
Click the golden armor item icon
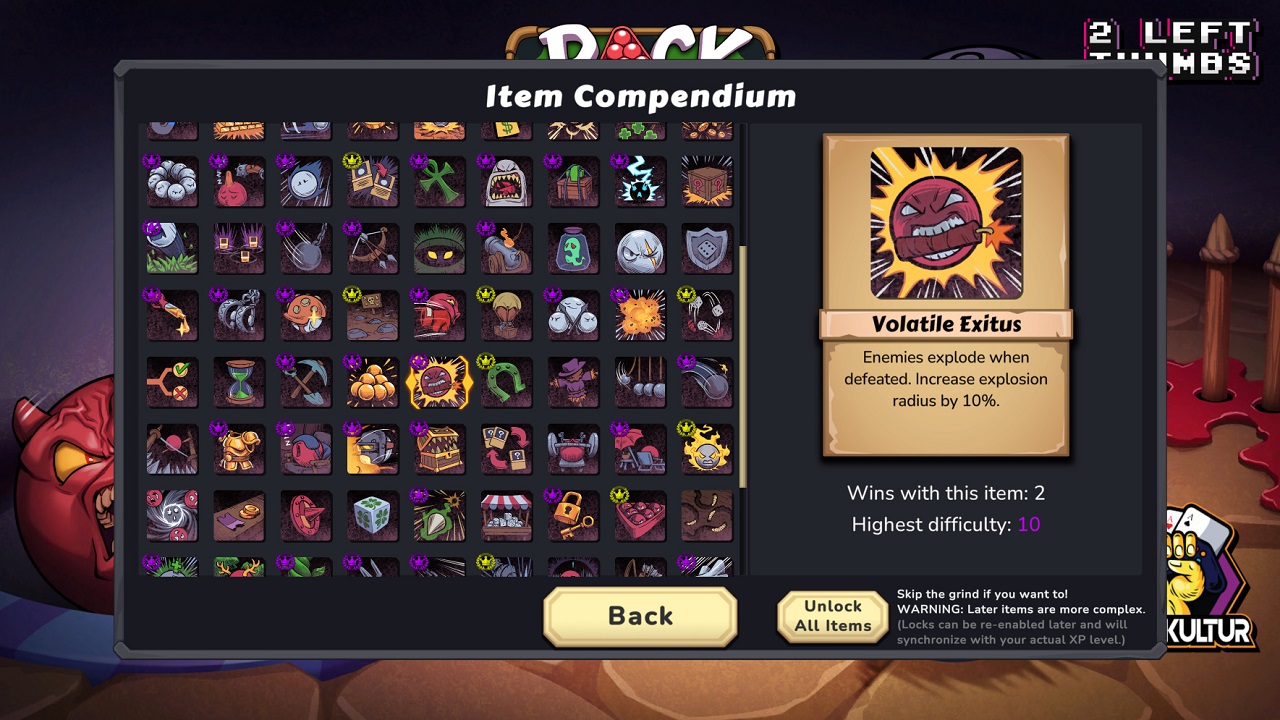[238, 448]
